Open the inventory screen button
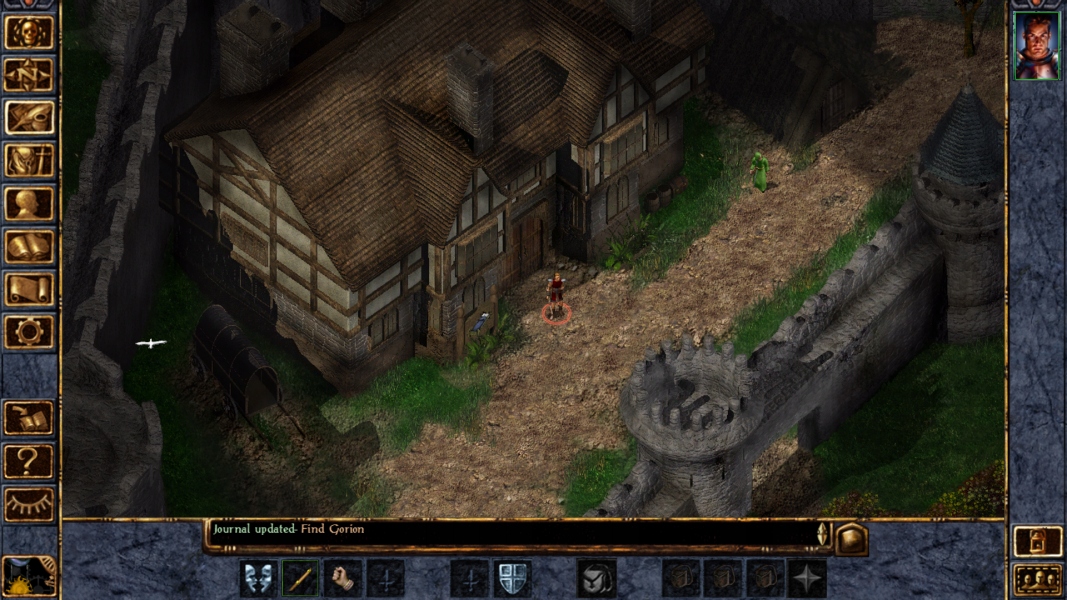This screenshot has height=600, width=1067. [x=29, y=161]
